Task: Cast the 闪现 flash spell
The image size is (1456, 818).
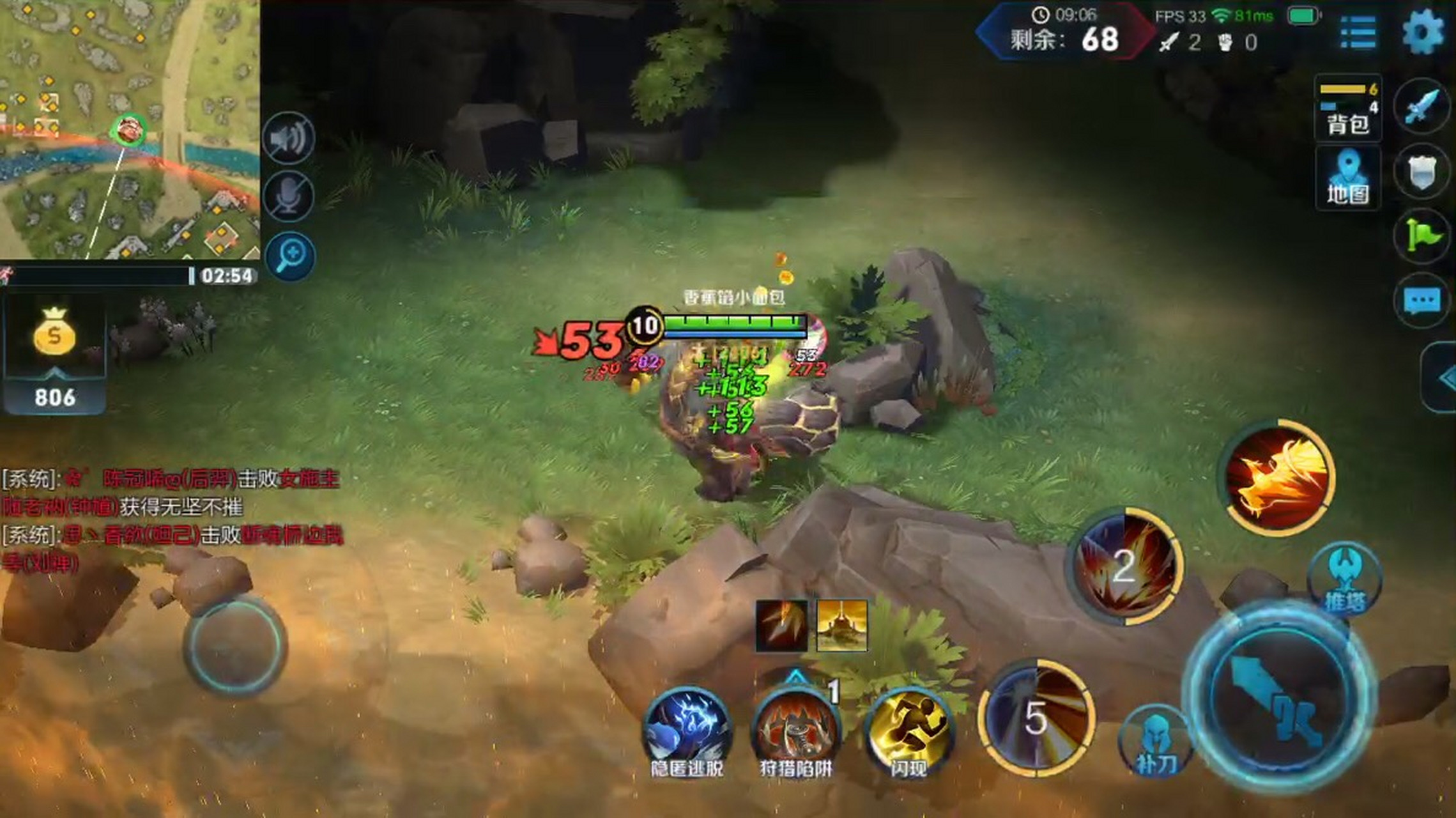Action: point(908,729)
